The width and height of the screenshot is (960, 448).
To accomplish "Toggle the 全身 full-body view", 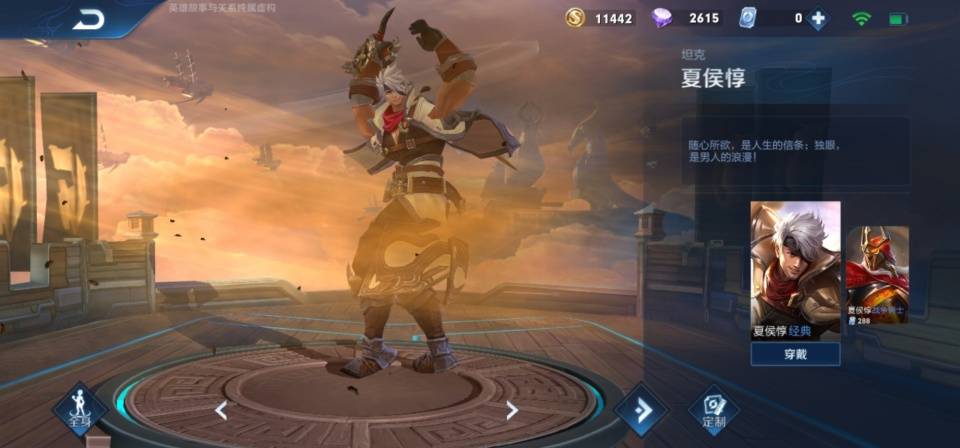I will point(79,410).
